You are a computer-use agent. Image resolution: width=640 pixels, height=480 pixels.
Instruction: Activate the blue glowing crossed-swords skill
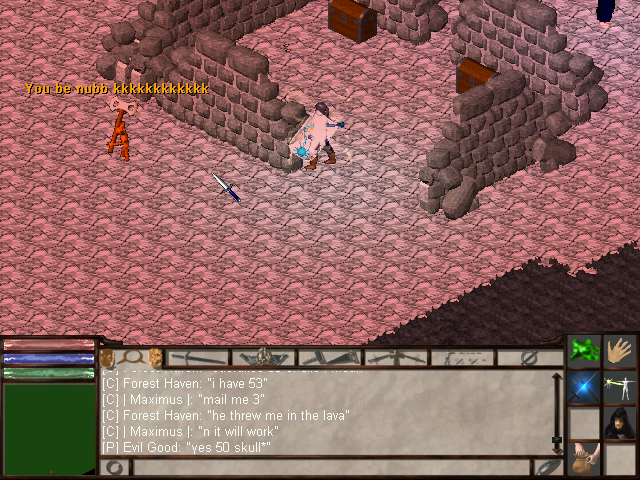tap(585, 388)
